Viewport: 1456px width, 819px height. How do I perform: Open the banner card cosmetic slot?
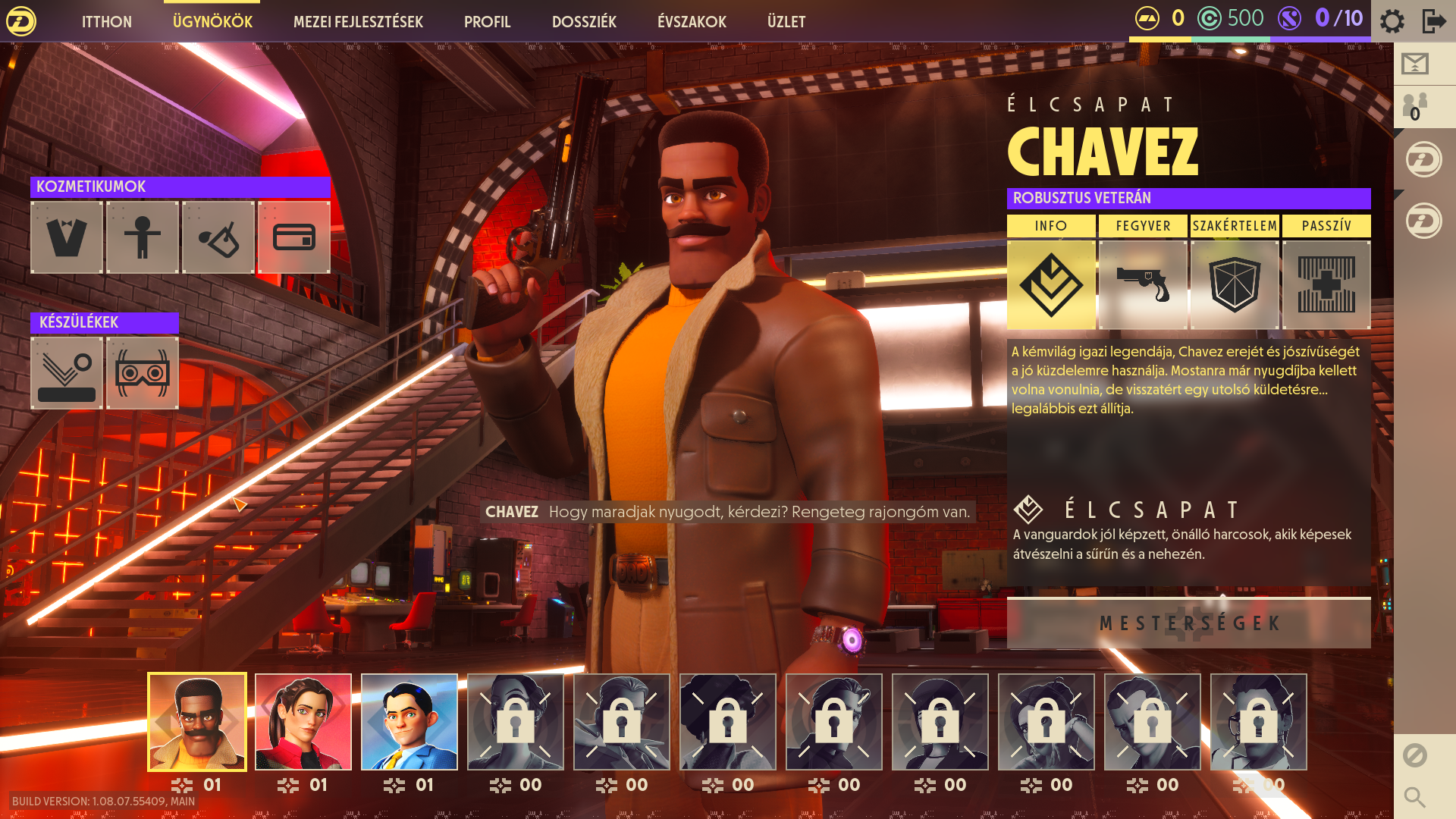click(x=294, y=237)
